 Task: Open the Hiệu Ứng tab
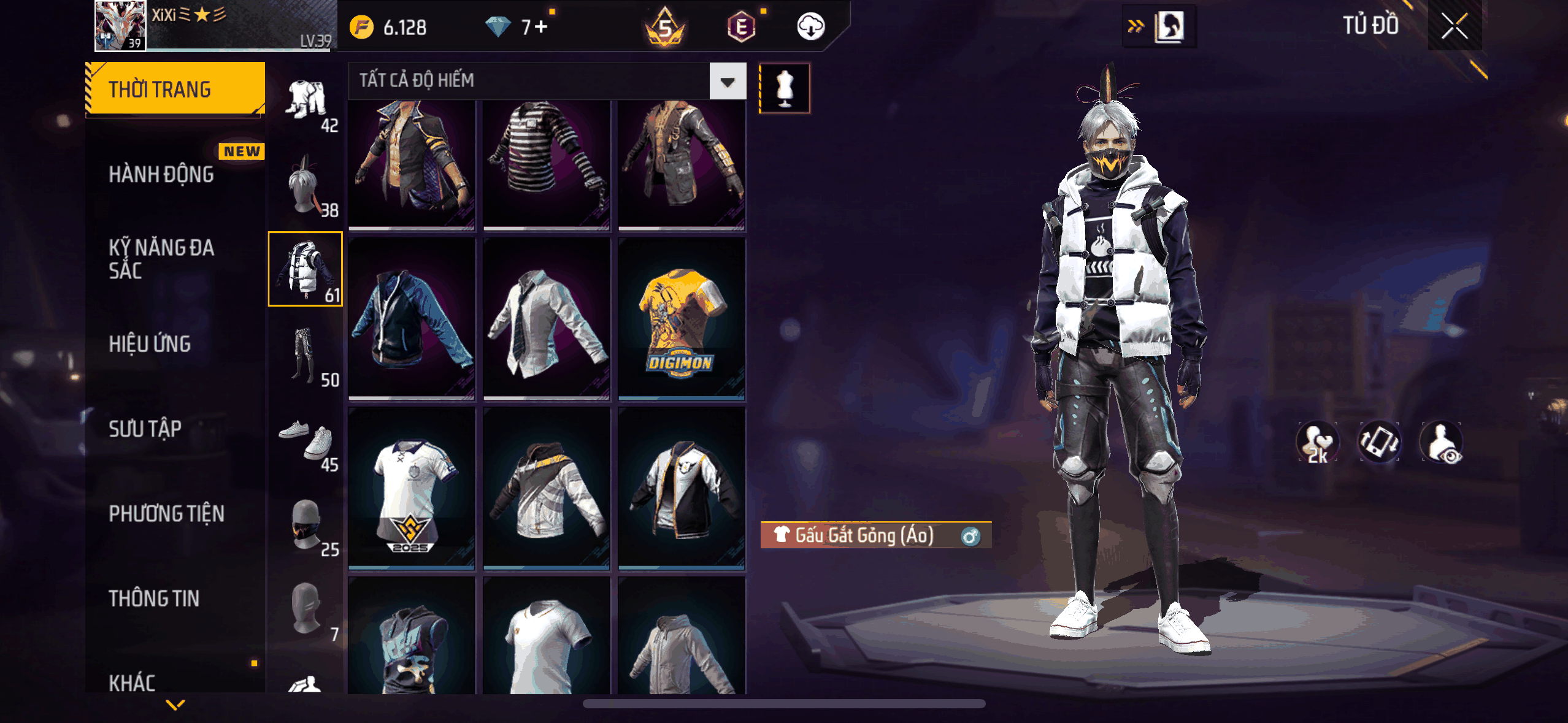point(150,344)
